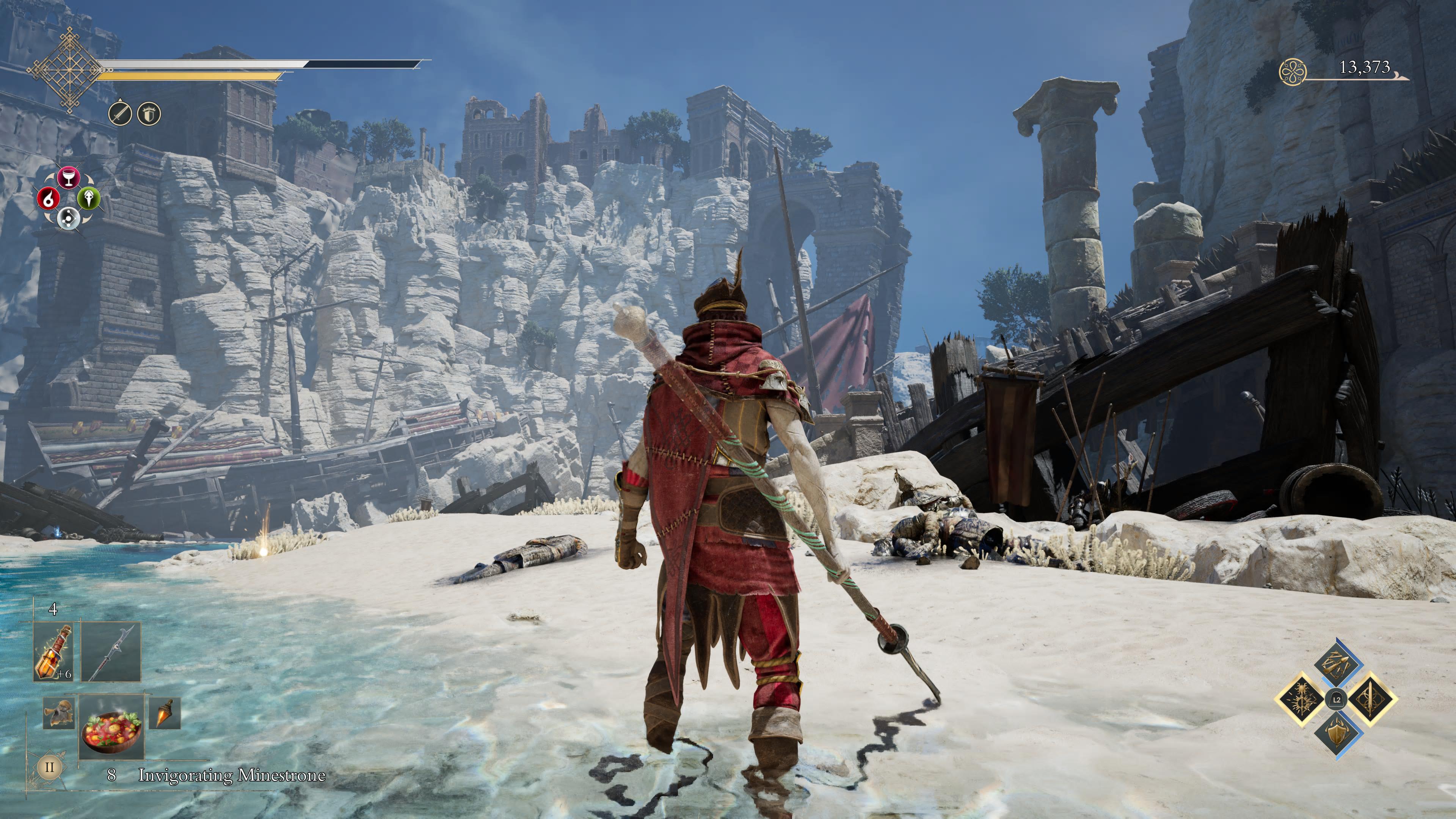Select the orange healing flask slot

click(54, 653)
